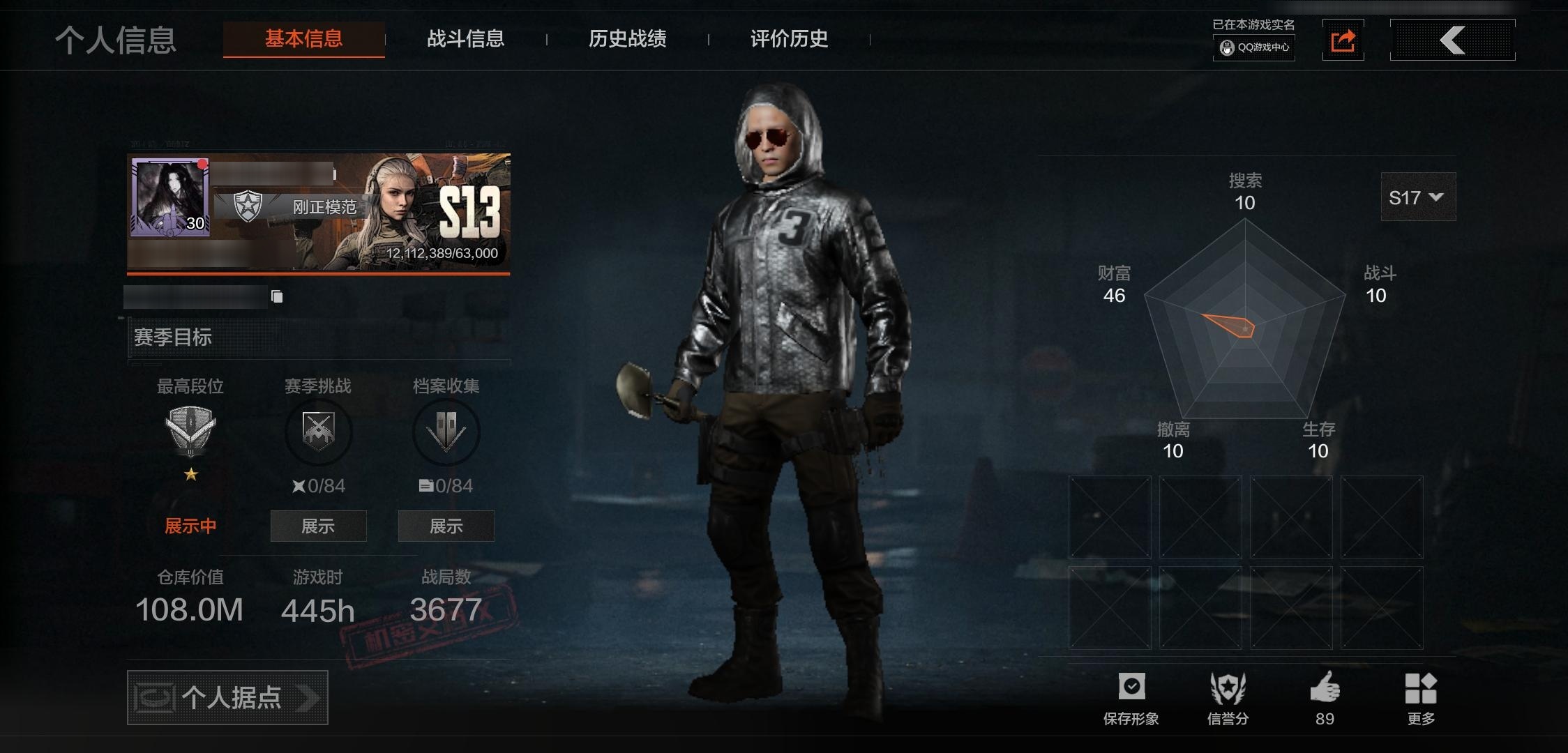Open the 历史战绩 tab
Viewport: 1568px width, 753px height.
[627, 40]
